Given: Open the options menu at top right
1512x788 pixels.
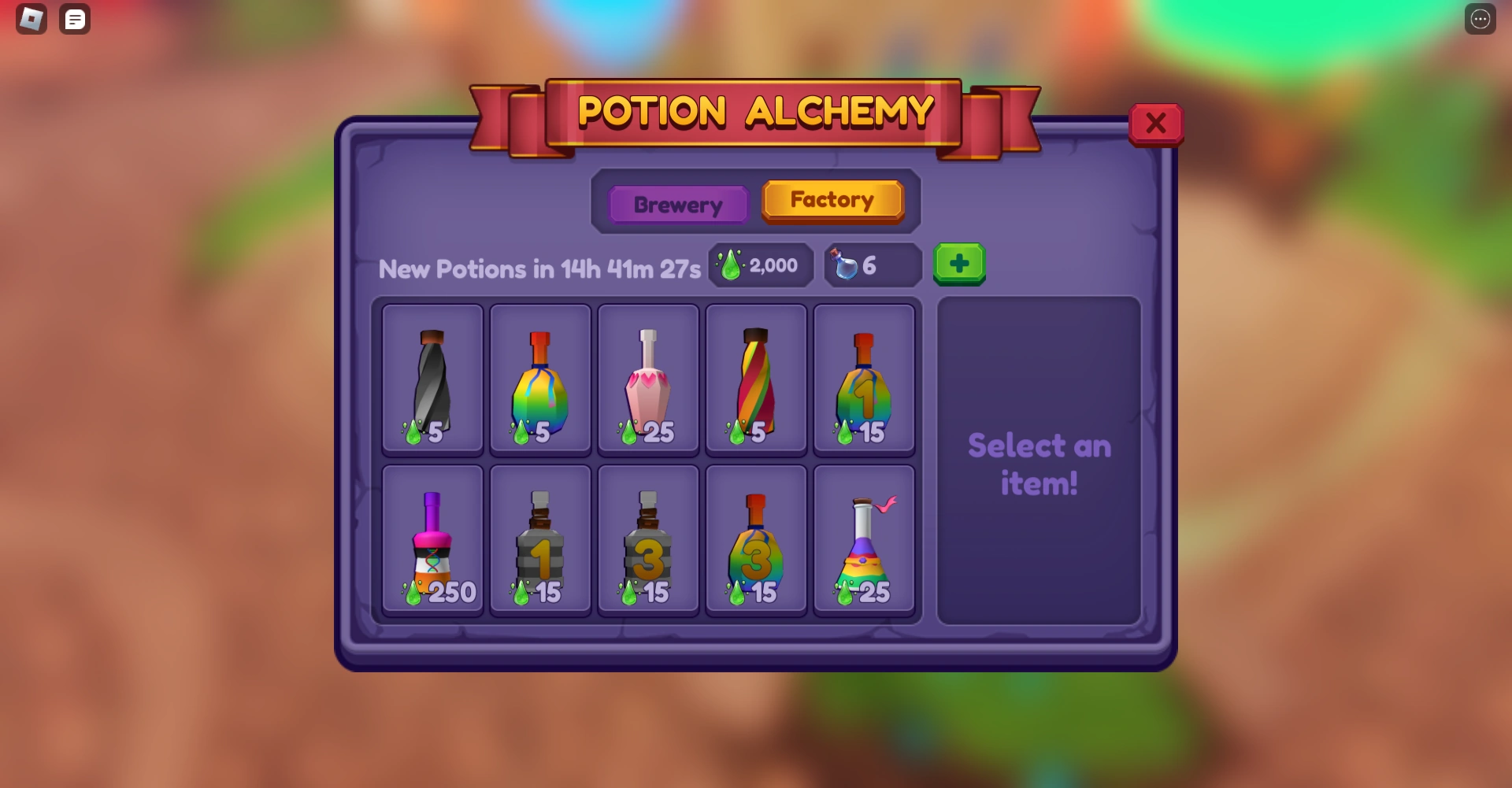Looking at the screenshot, I should click(x=1479, y=19).
